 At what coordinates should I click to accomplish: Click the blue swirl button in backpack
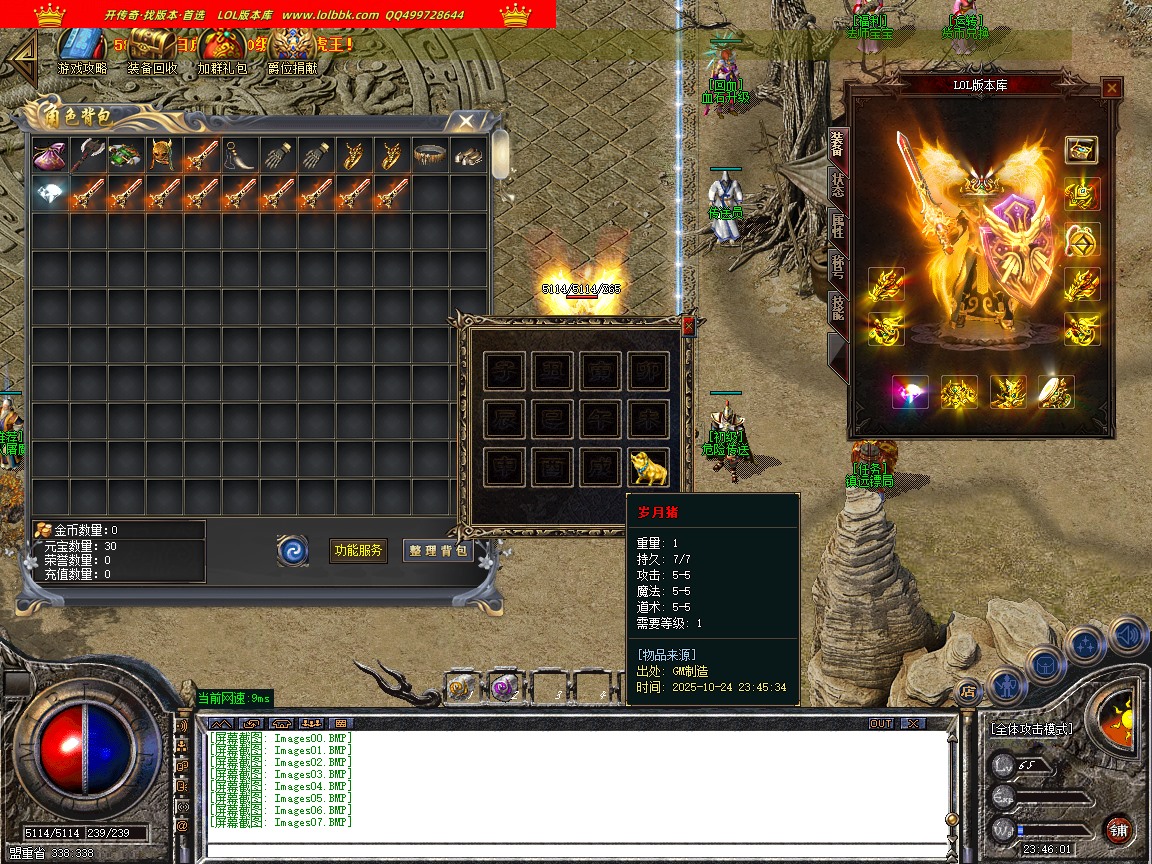tap(293, 550)
